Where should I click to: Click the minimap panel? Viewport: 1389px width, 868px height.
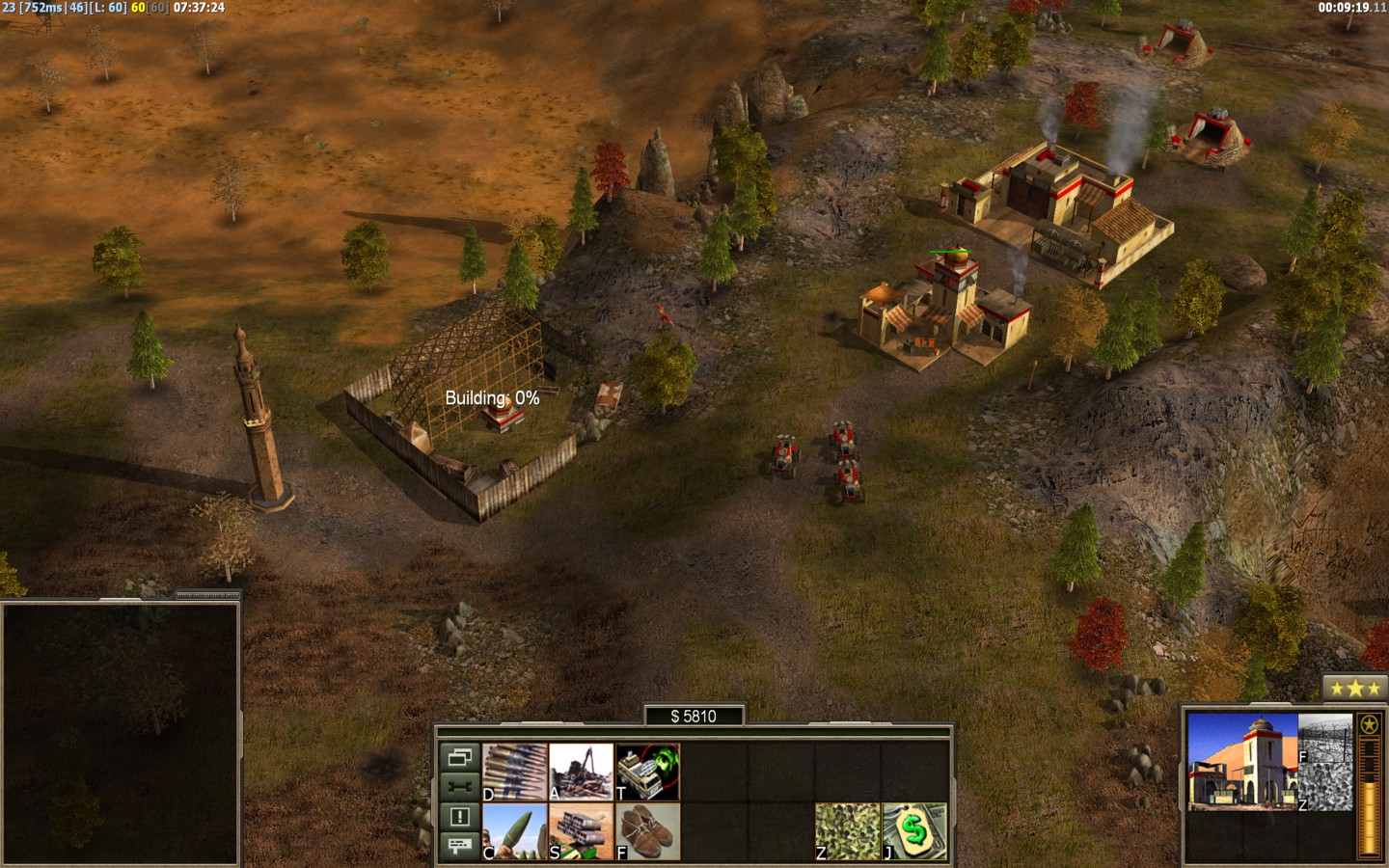pos(120,733)
